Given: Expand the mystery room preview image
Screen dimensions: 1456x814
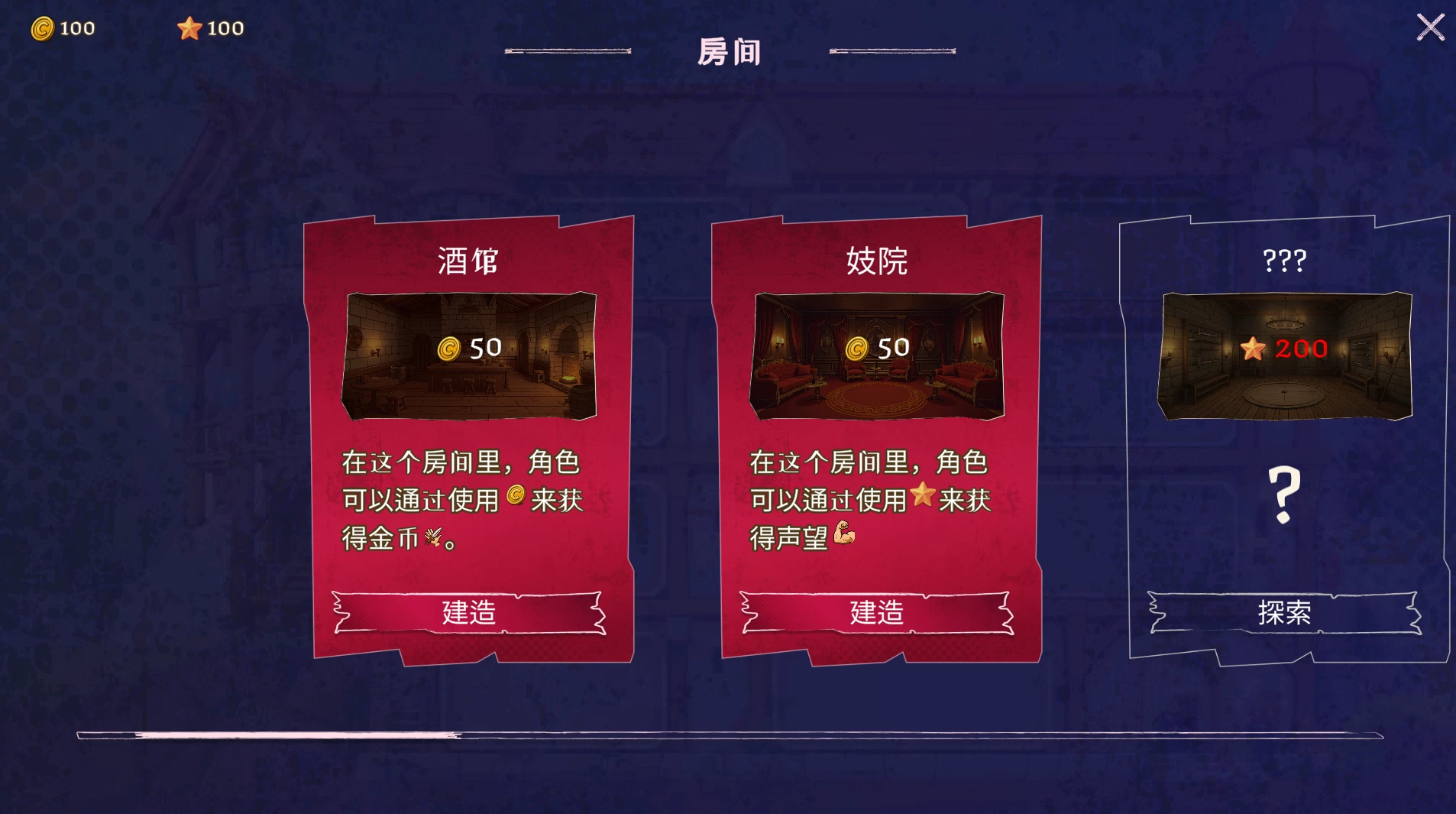Looking at the screenshot, I should click(x=1283, y=355).
